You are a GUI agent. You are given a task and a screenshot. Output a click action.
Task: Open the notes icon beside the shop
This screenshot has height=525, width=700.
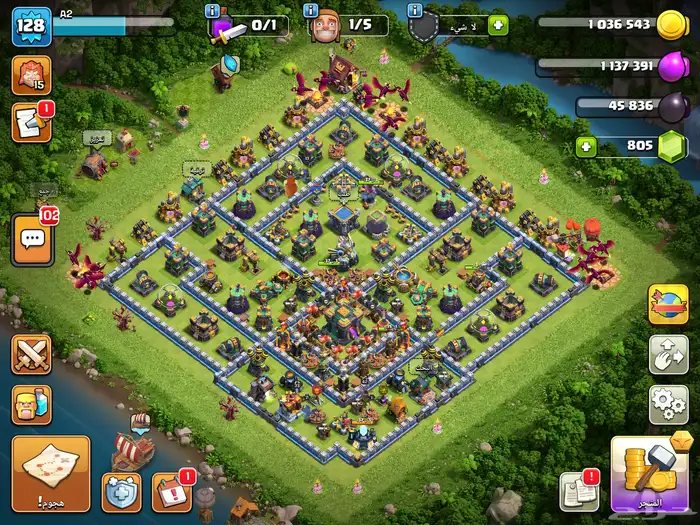pos(577,492)
